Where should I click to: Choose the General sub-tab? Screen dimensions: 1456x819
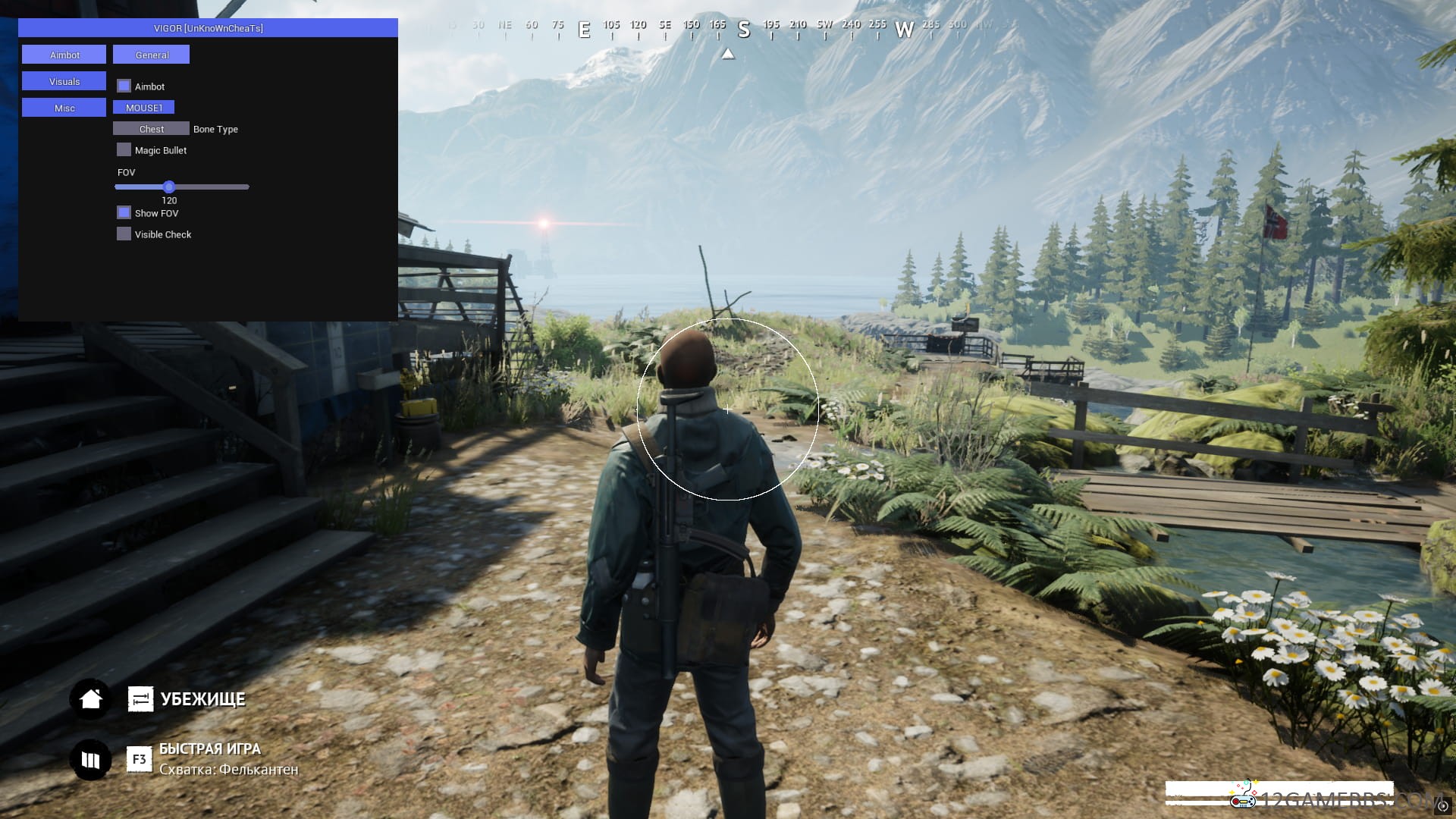(x=151, y=55)
